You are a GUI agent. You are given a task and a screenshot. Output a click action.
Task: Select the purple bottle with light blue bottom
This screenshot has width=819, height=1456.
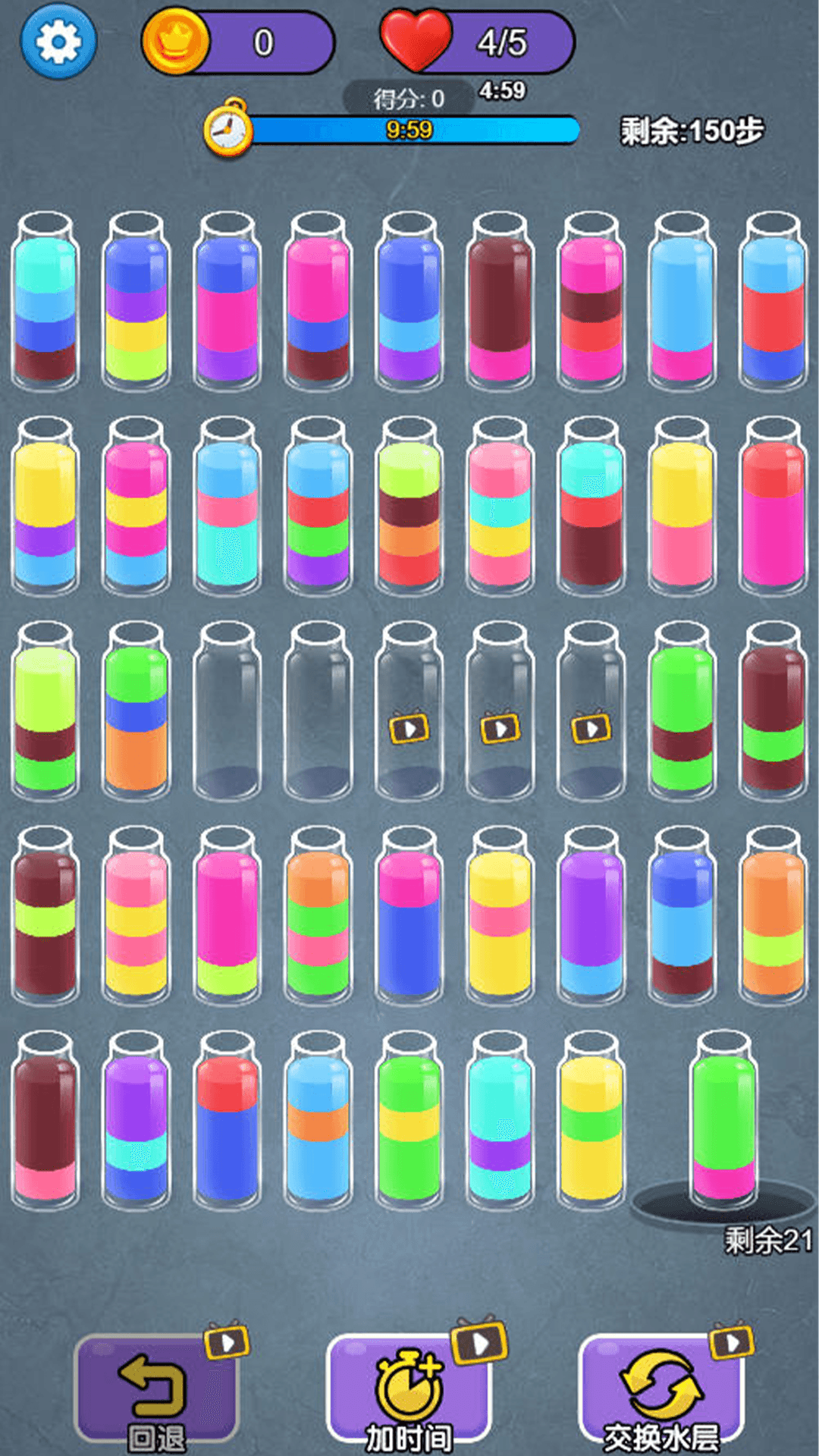[591, 918]
